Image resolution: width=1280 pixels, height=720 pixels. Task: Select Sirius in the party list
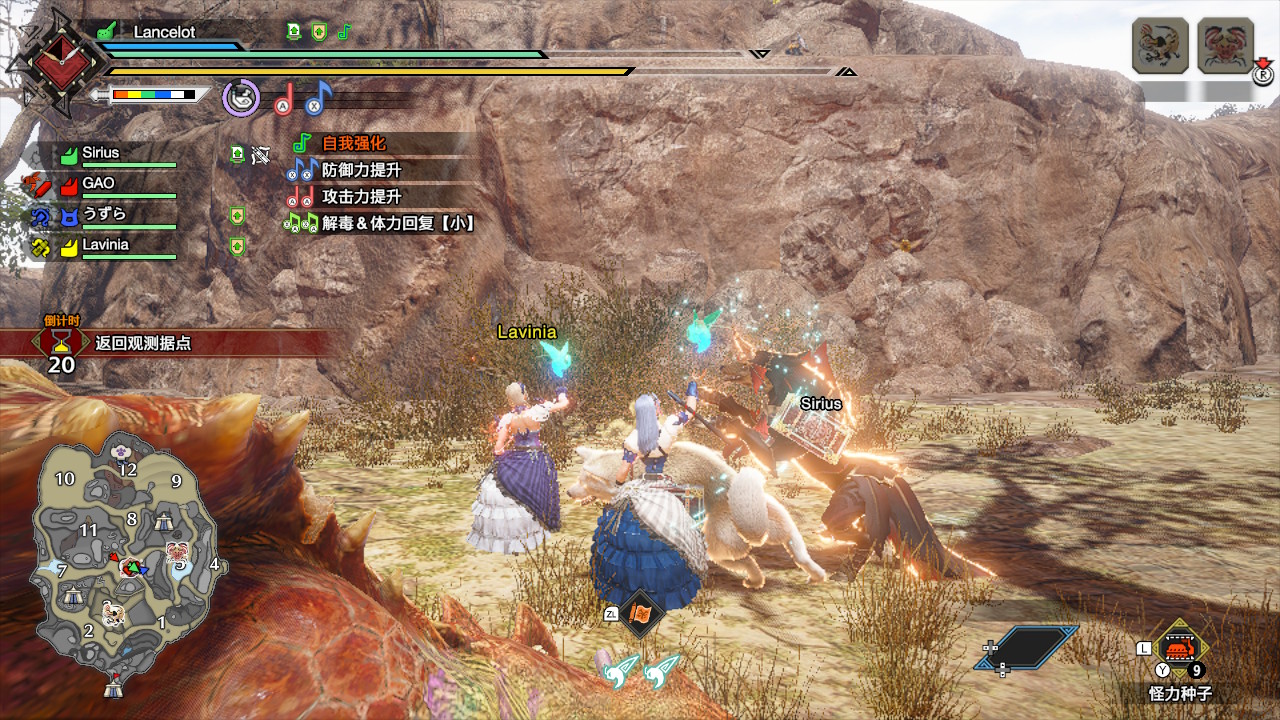coord(100,153)
